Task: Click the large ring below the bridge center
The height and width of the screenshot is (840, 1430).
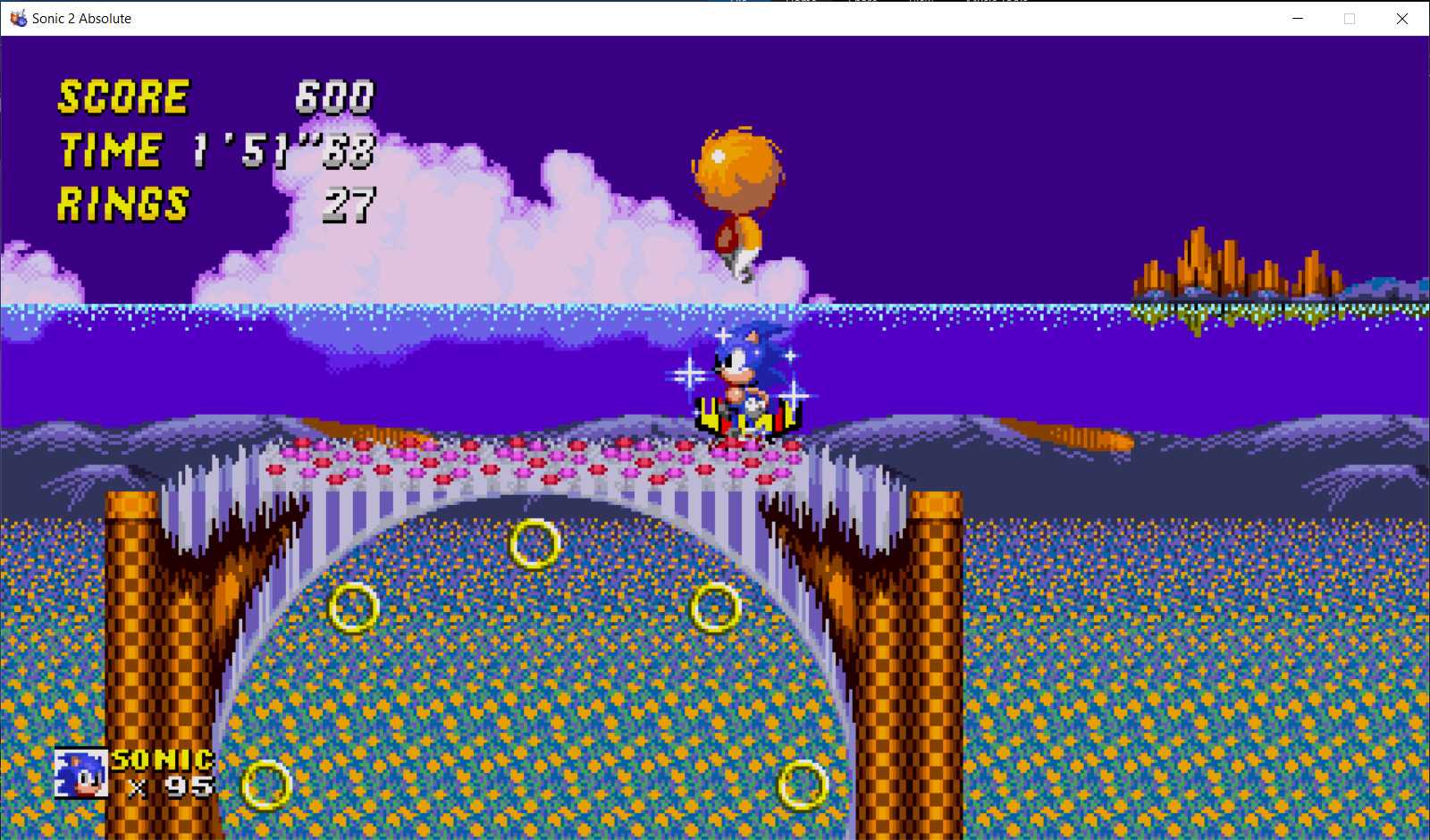Action: pyautogui.click(x=534, y=545)
